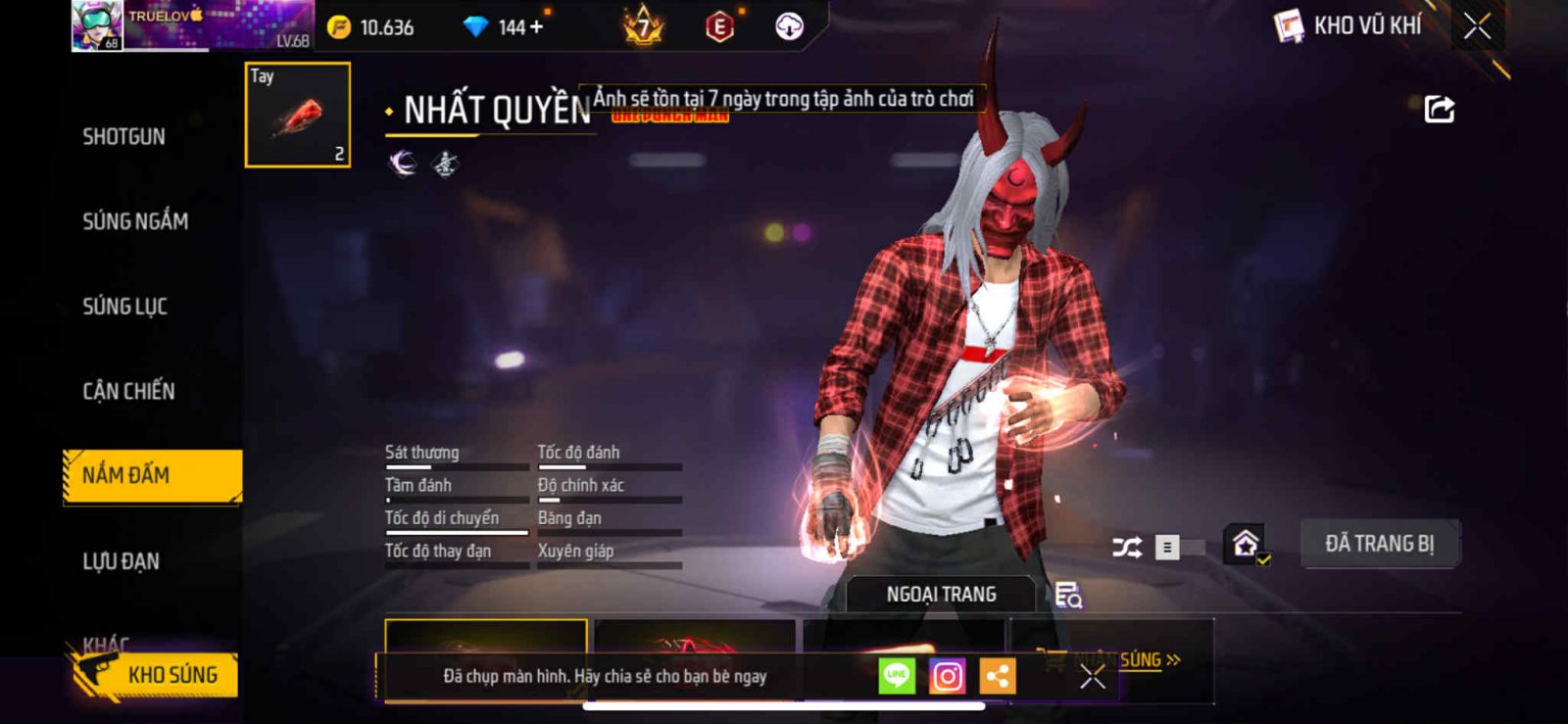This screenshot has width=1568, height=724.
Task: Toggle the random shuffle skin icon
Action: tap(1127, 547)
